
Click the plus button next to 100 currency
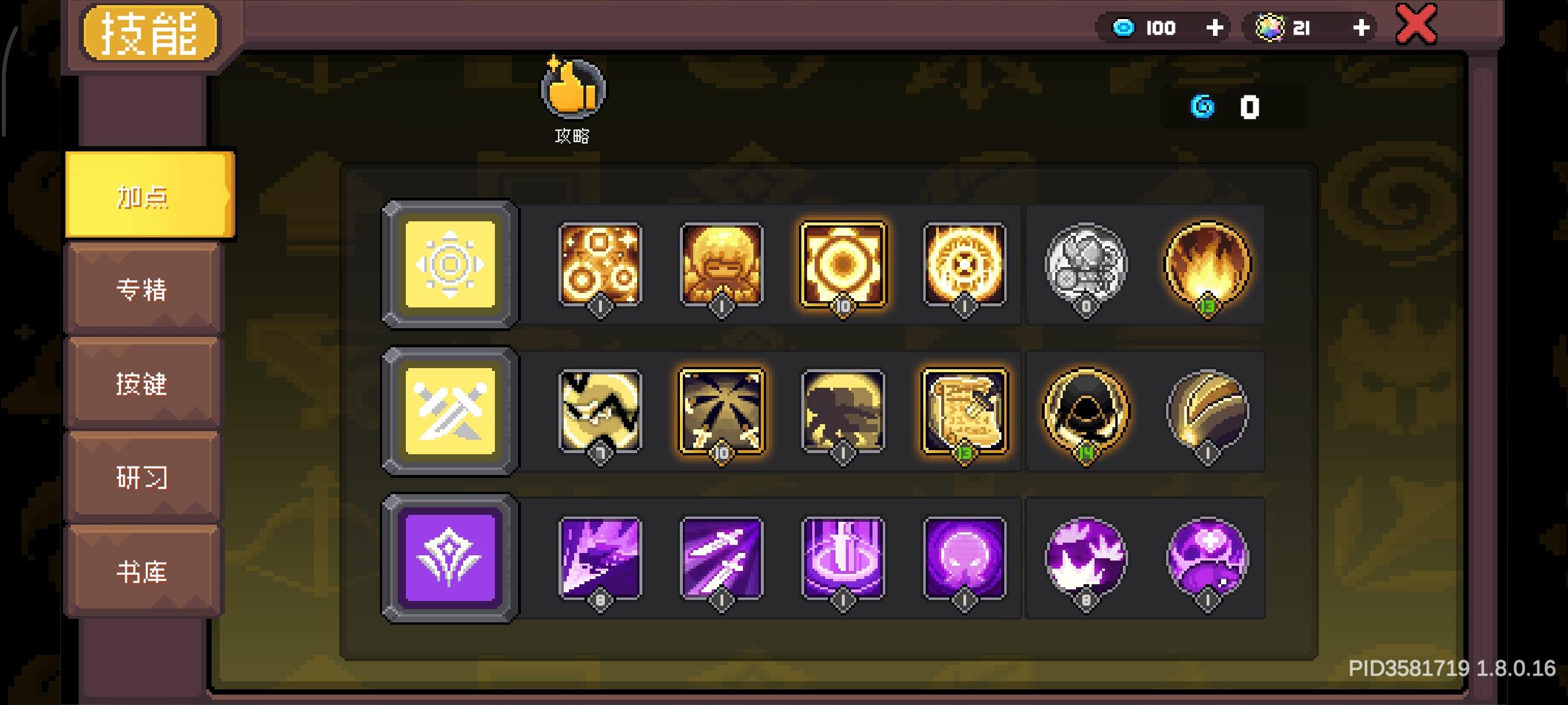click(x=1215, y=27)
